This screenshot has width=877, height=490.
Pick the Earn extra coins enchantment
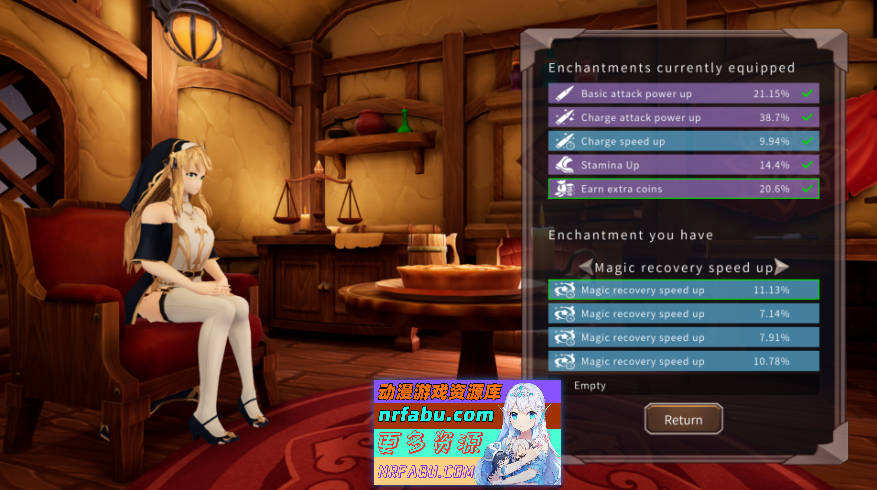tap(683, 189)
